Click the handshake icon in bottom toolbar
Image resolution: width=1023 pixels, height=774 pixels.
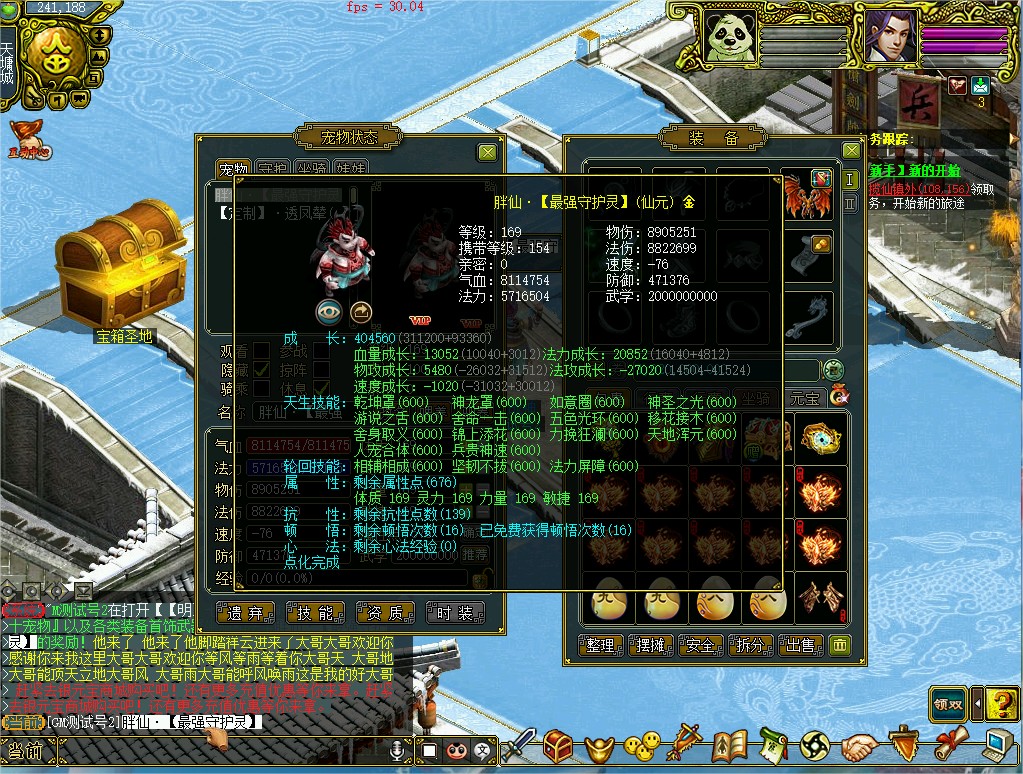click(858, 746)
